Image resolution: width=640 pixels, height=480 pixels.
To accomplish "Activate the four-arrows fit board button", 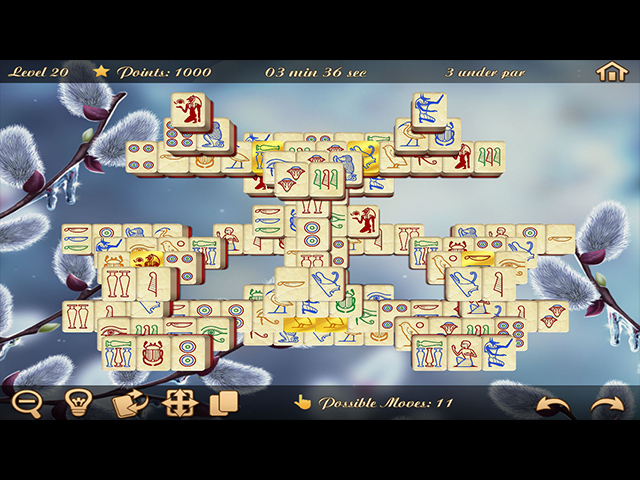I will tap(178, 404).
